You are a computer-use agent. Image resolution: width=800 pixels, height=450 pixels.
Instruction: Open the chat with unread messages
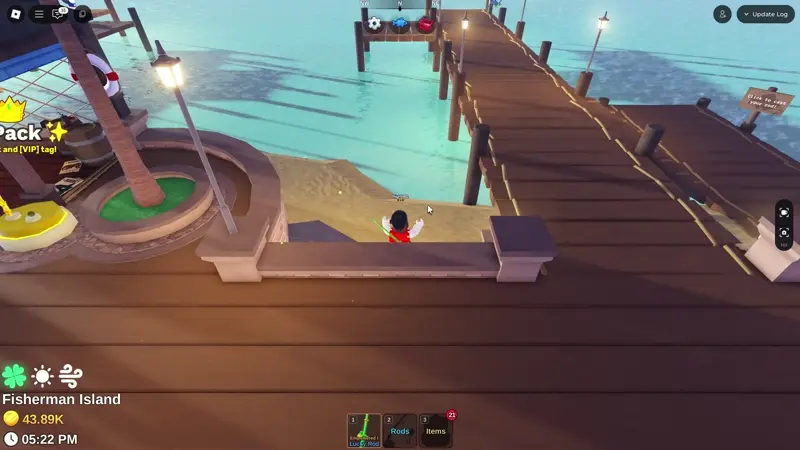pos(59,14)
